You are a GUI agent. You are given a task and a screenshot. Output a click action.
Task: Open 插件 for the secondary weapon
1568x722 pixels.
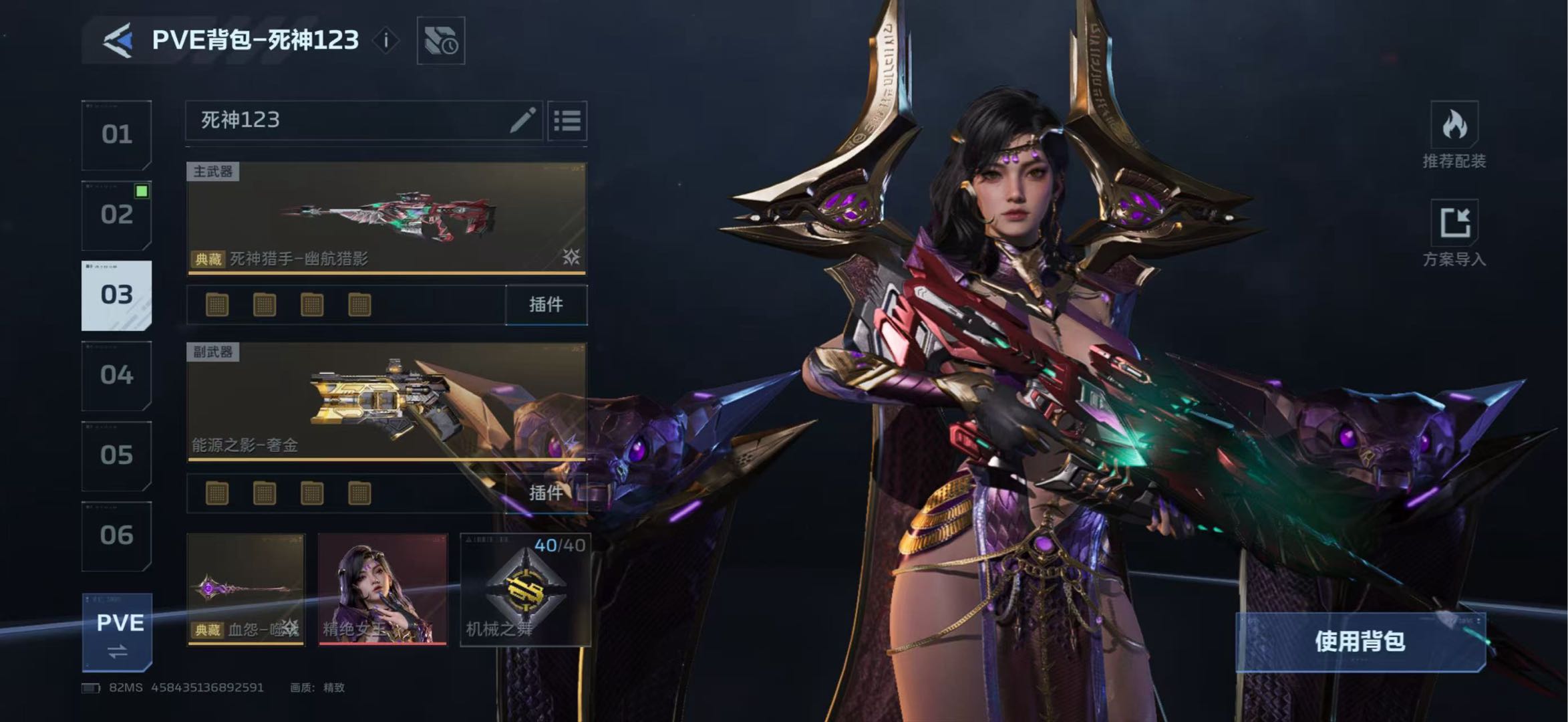(x=546, y=493)
